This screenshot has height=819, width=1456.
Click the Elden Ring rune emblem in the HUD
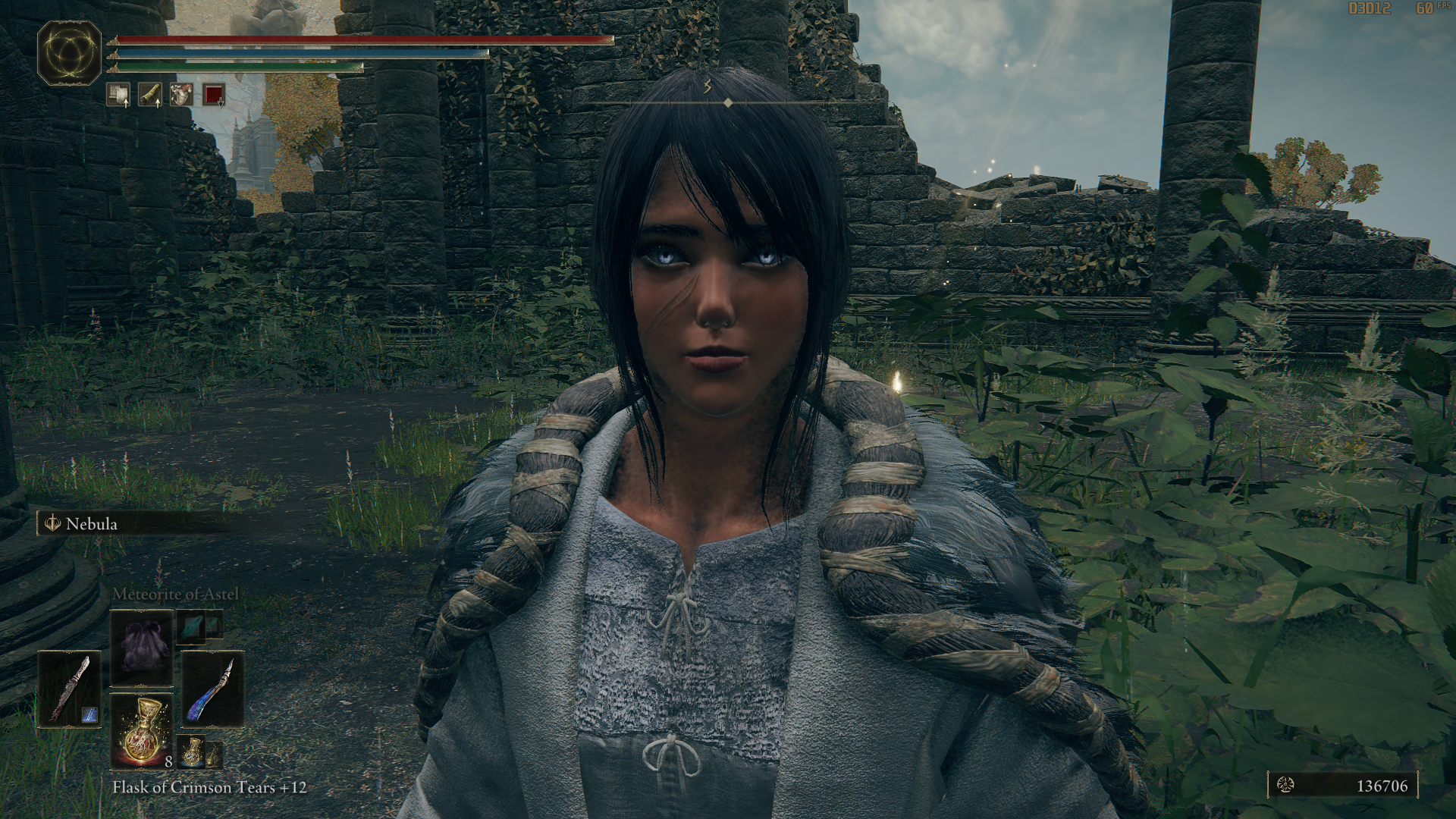pos(68,52)
